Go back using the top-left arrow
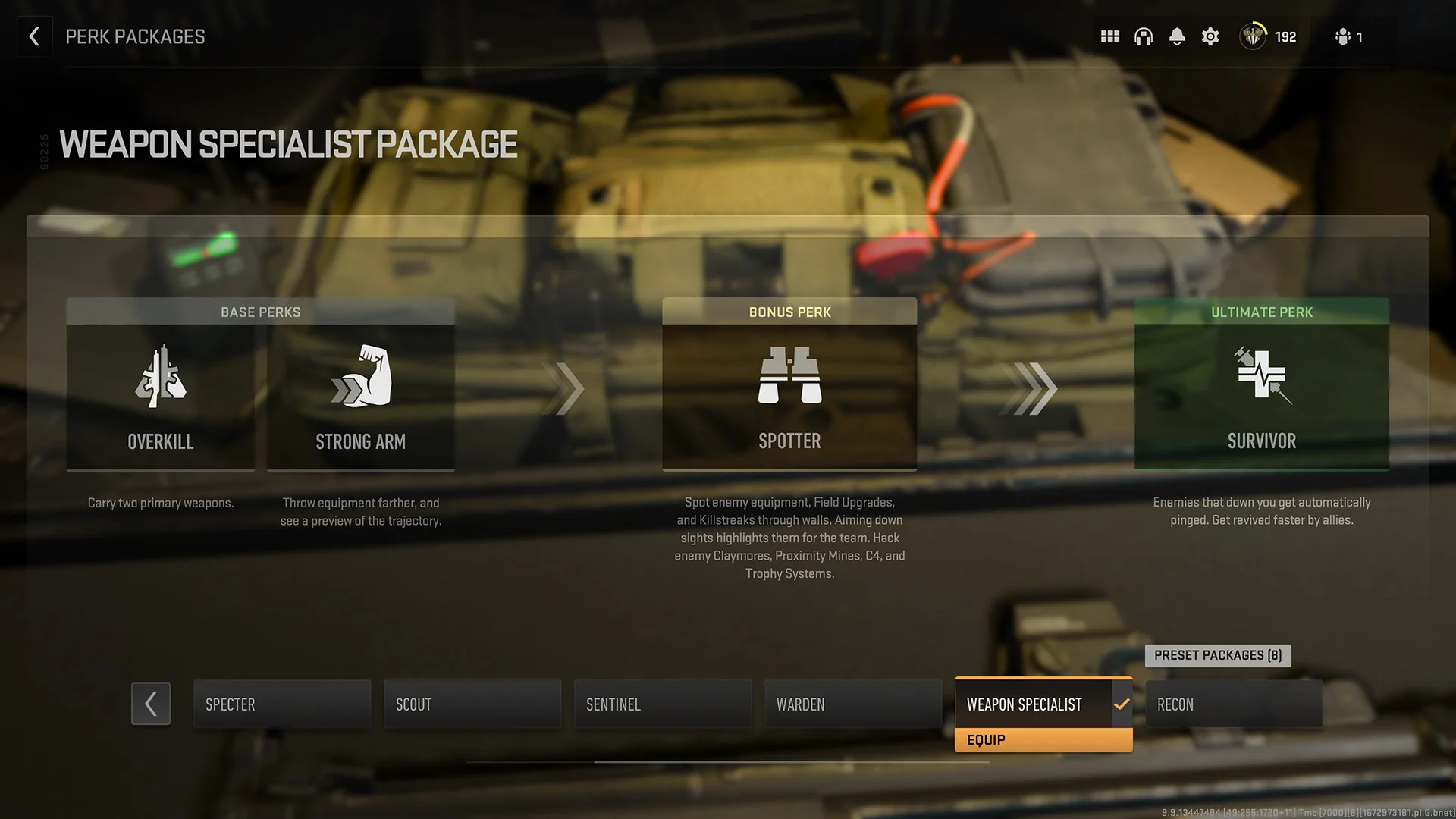Viewport: 1456px width, 819px height. (34, 36)
